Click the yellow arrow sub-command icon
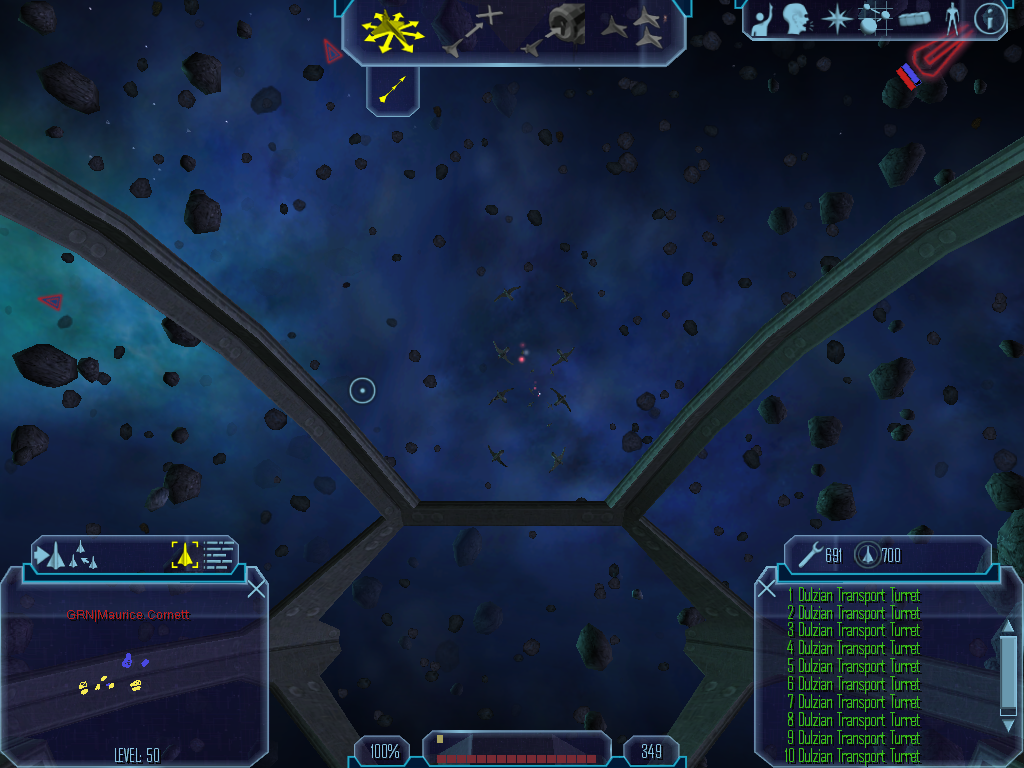 [x=393, y=90]
